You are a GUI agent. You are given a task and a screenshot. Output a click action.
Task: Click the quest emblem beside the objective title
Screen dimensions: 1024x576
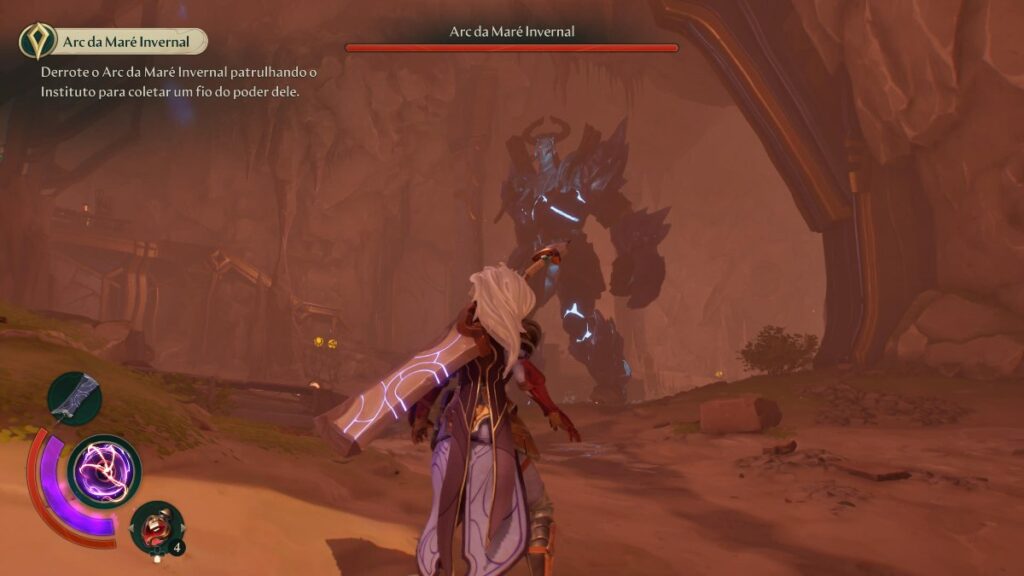point(38,41)
